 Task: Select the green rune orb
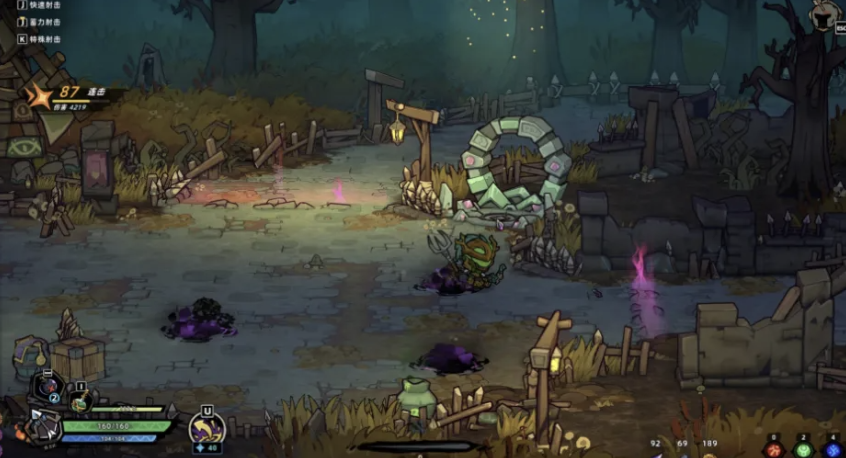(802, 449)
